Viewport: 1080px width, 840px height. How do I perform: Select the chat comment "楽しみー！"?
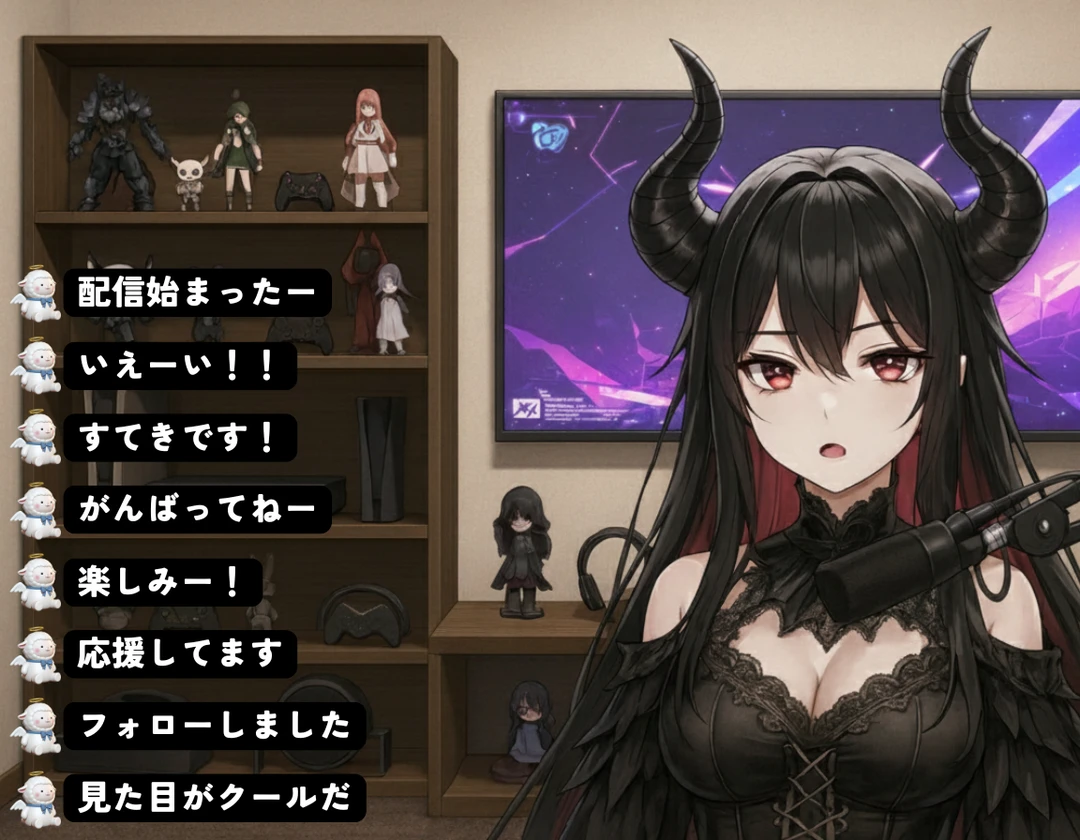(163, 582)
